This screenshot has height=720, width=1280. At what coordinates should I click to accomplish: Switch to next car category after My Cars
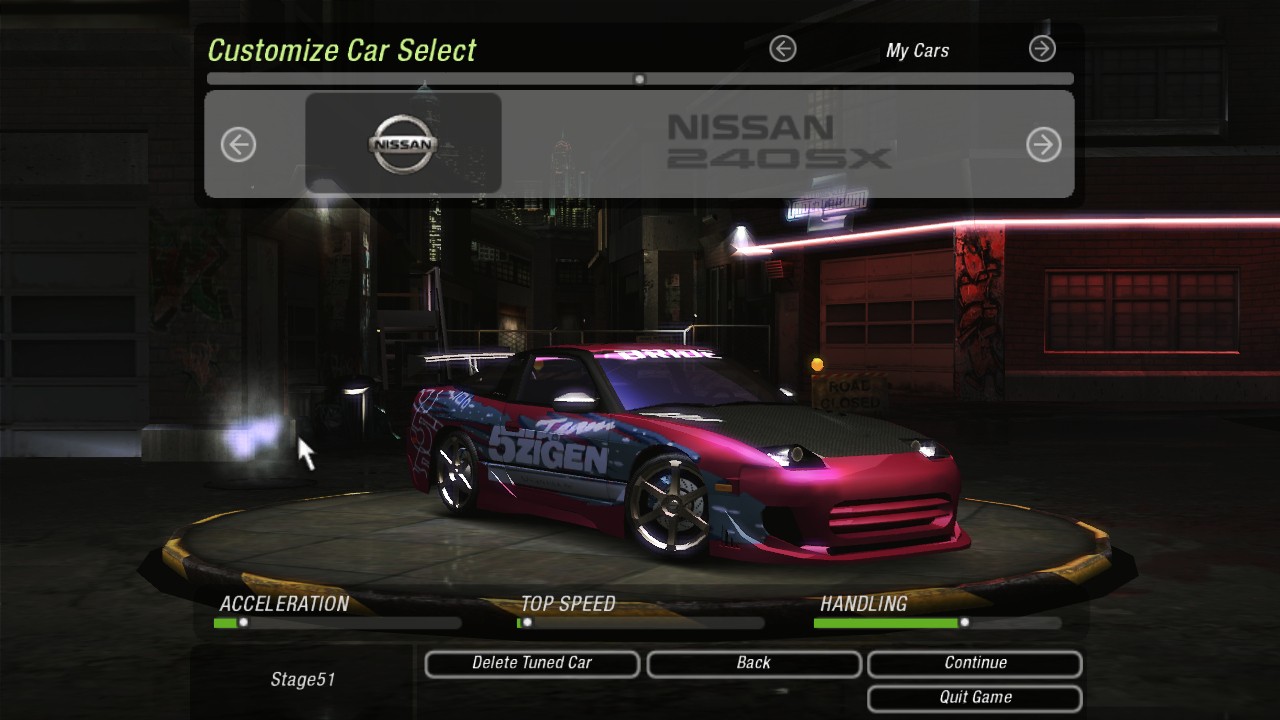coord(1042,48)
